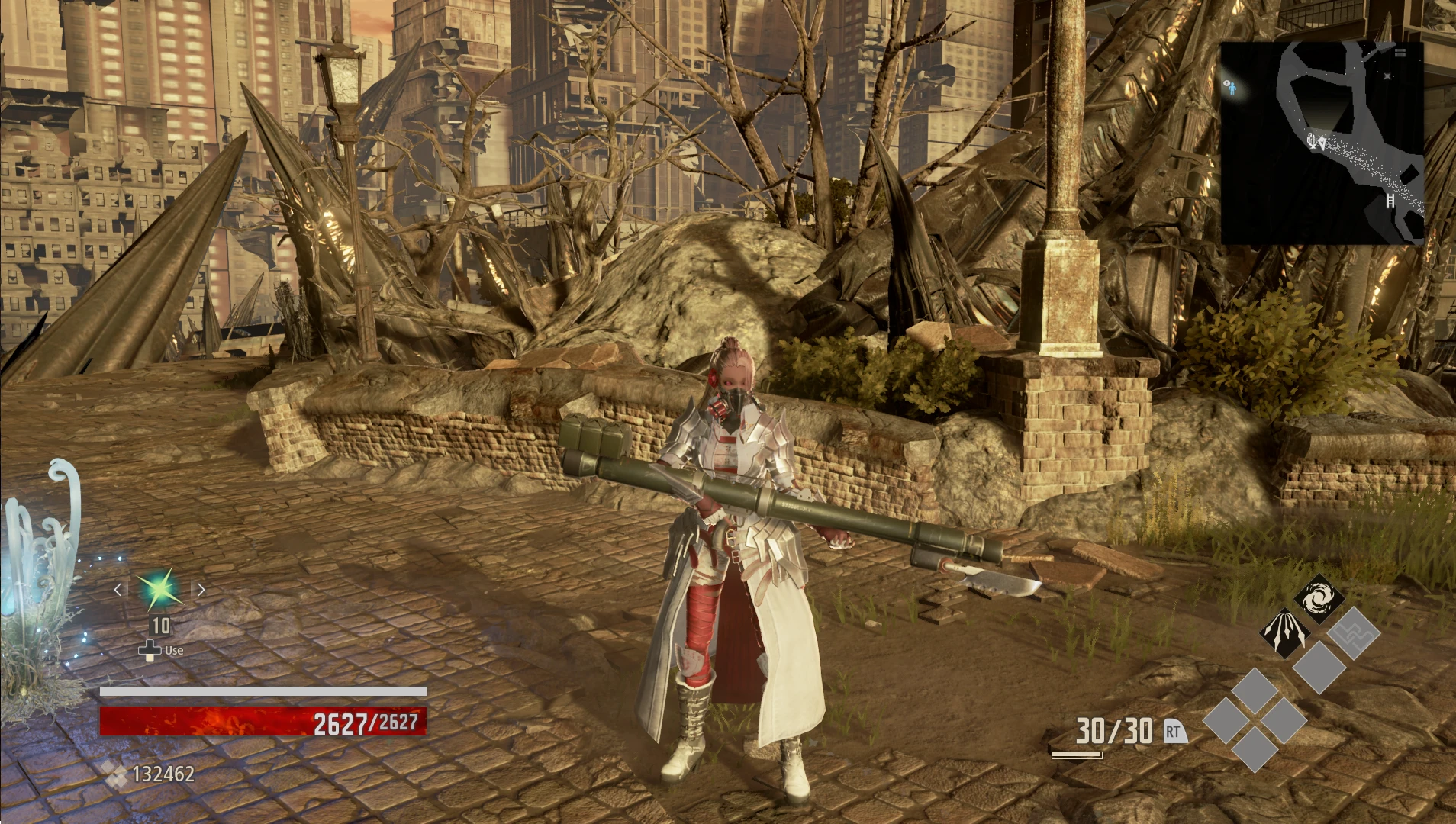Click the right arrow to cycle quick items
Viewport: 1456px width, 824px height.
[201, 589]
